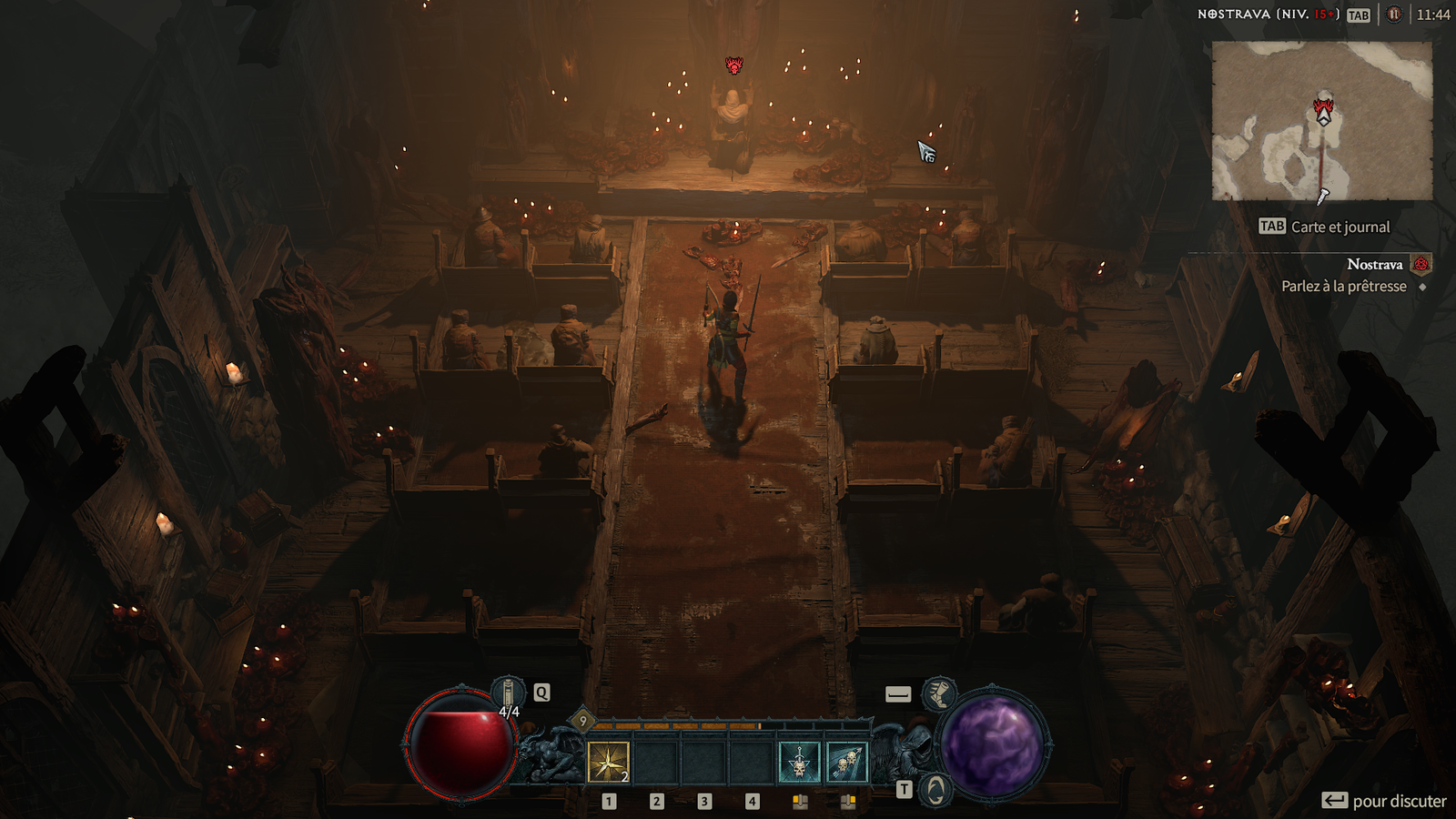This screenshot has width=1456, height=819.
Task: Open the minimap
Action: coord(1321,120)
